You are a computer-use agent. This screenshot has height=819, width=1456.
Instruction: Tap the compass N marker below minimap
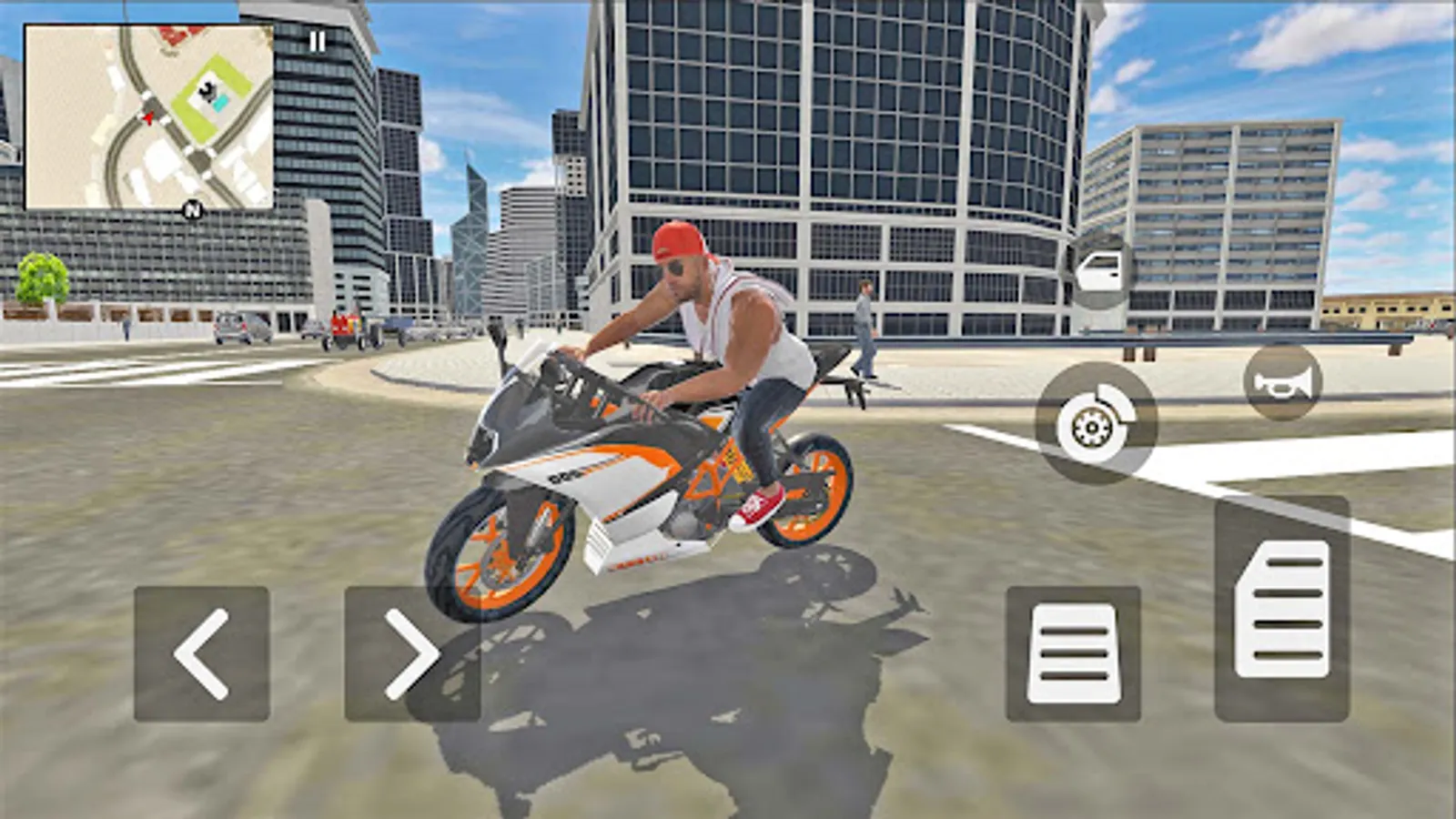pos(191,209)
